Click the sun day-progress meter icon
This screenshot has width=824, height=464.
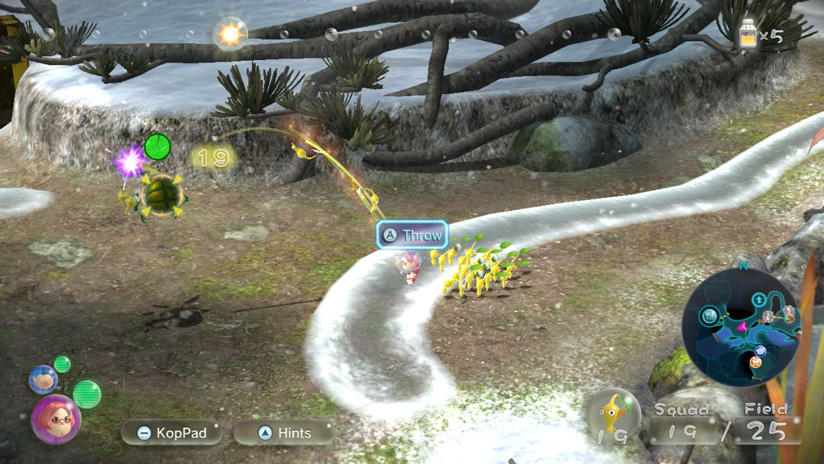click(x=231, y=34)
